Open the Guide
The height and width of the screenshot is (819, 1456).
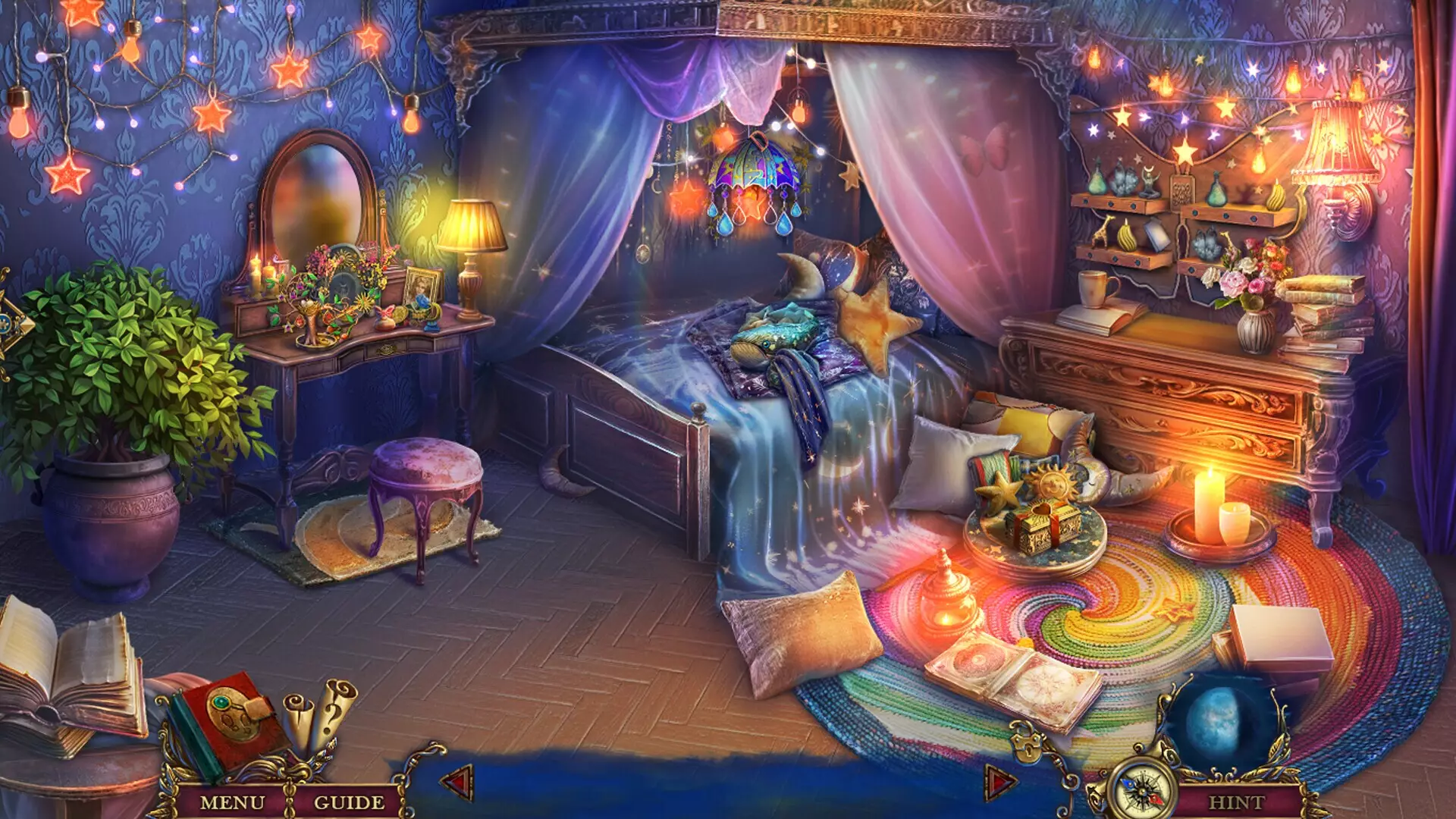(x=350, y=801)
